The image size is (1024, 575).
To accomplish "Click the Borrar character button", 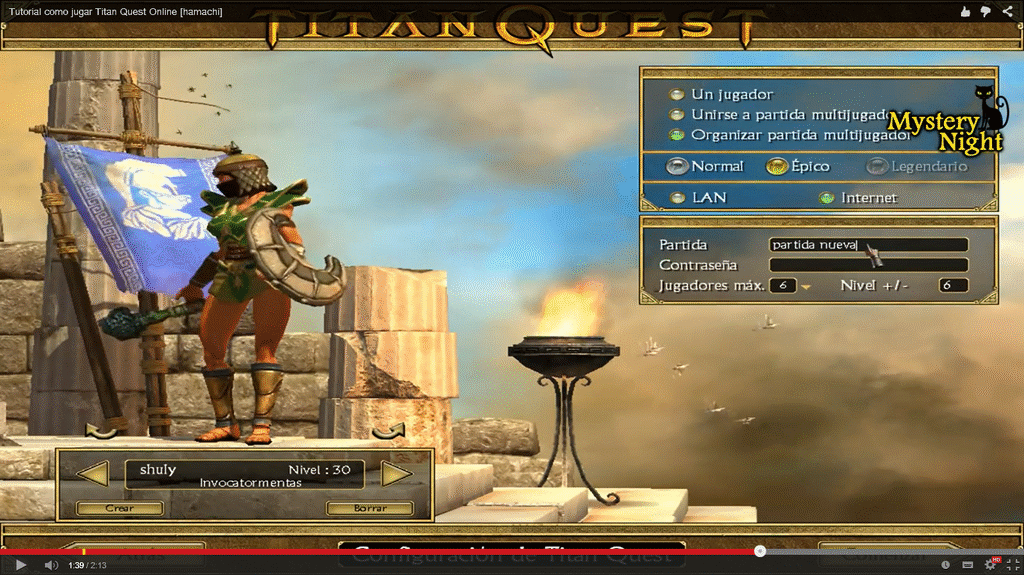I will [x=370, y=508].
